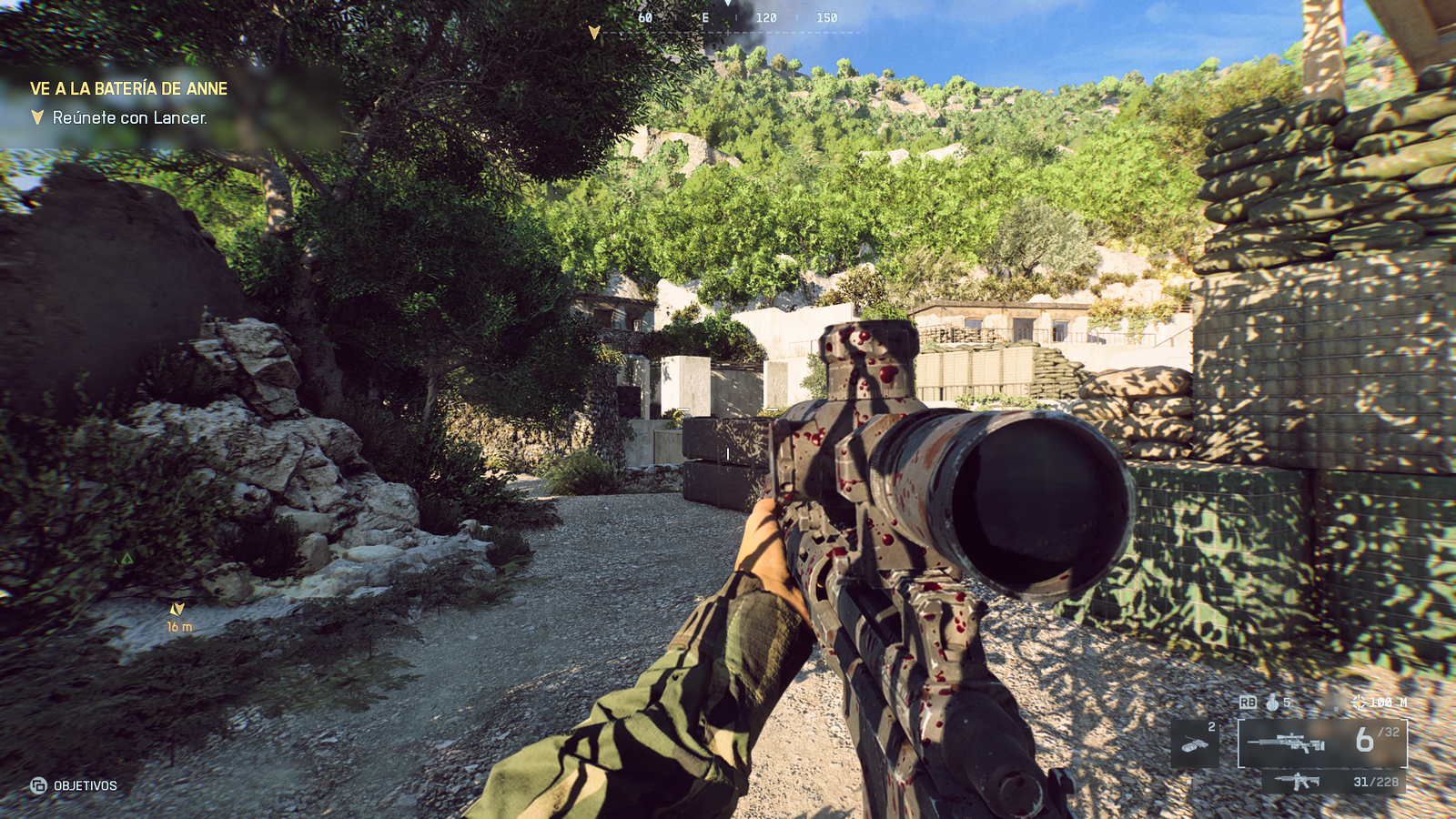Click the scope zeroing distance icon

tap(1360, 702)
